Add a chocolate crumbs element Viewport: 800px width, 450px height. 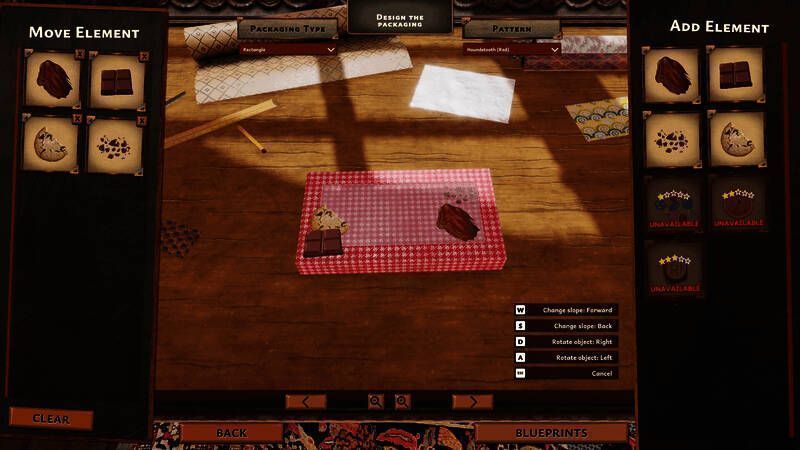671,138
